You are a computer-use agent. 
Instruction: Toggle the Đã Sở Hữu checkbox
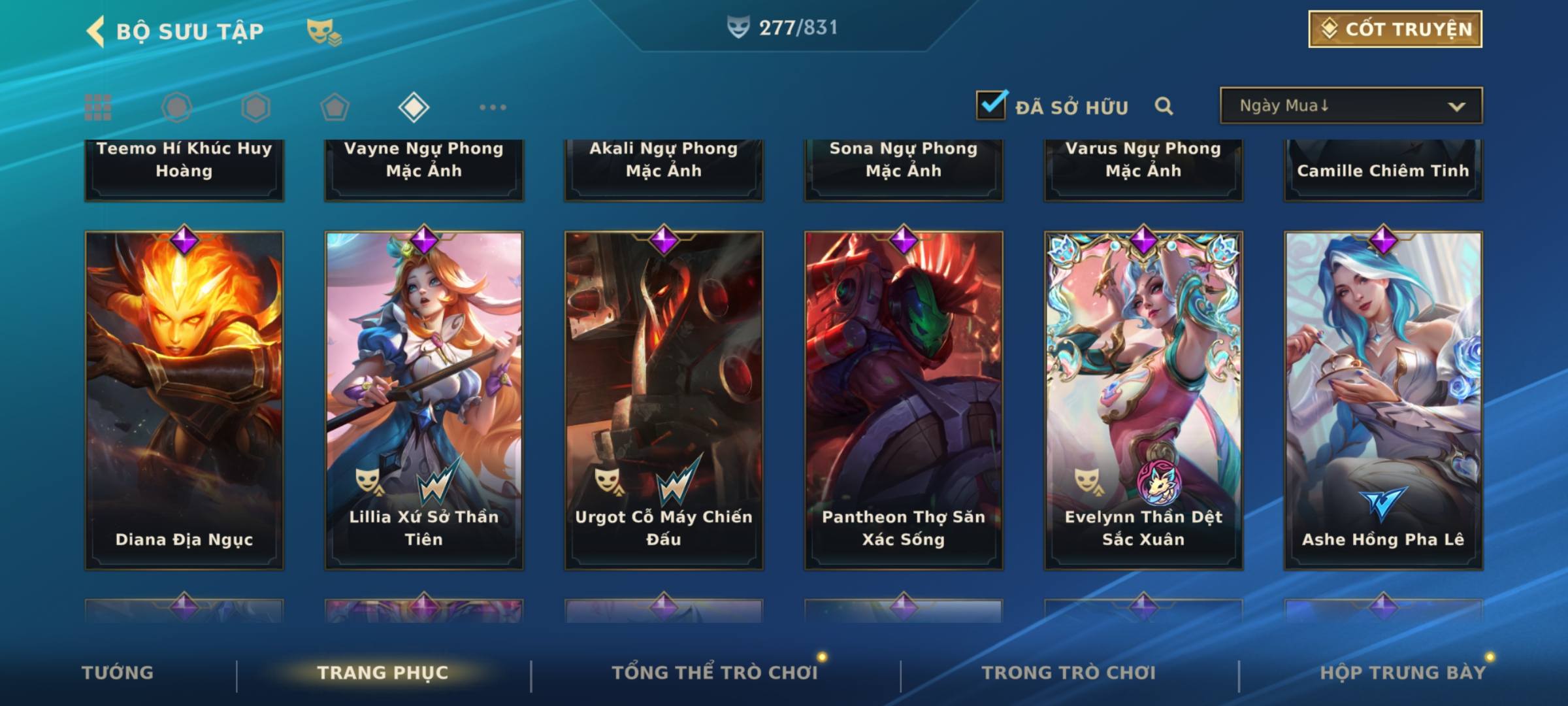click(x=990, y=105)
